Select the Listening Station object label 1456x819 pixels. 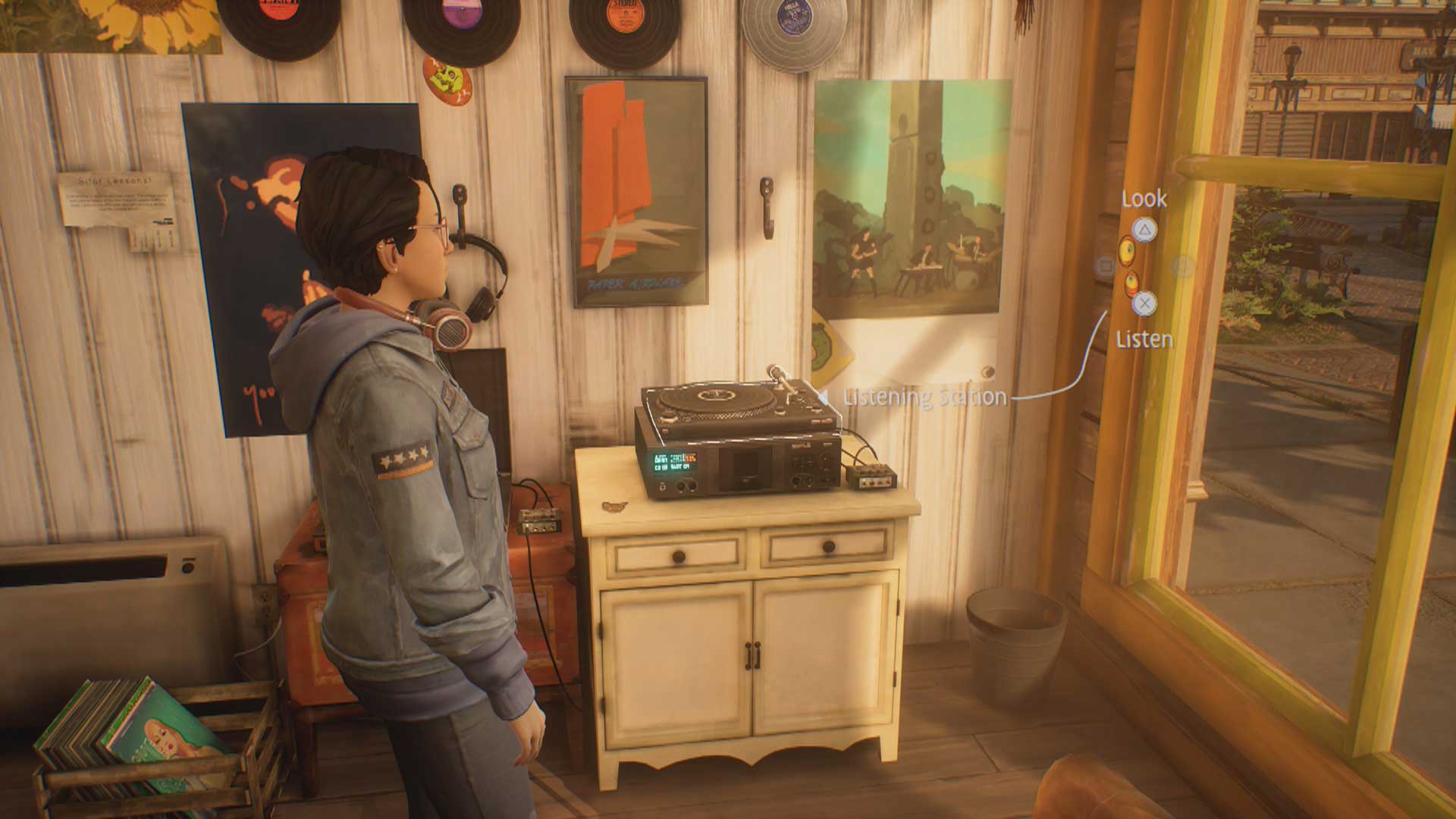pyautogui.click(x=924, y=397)
